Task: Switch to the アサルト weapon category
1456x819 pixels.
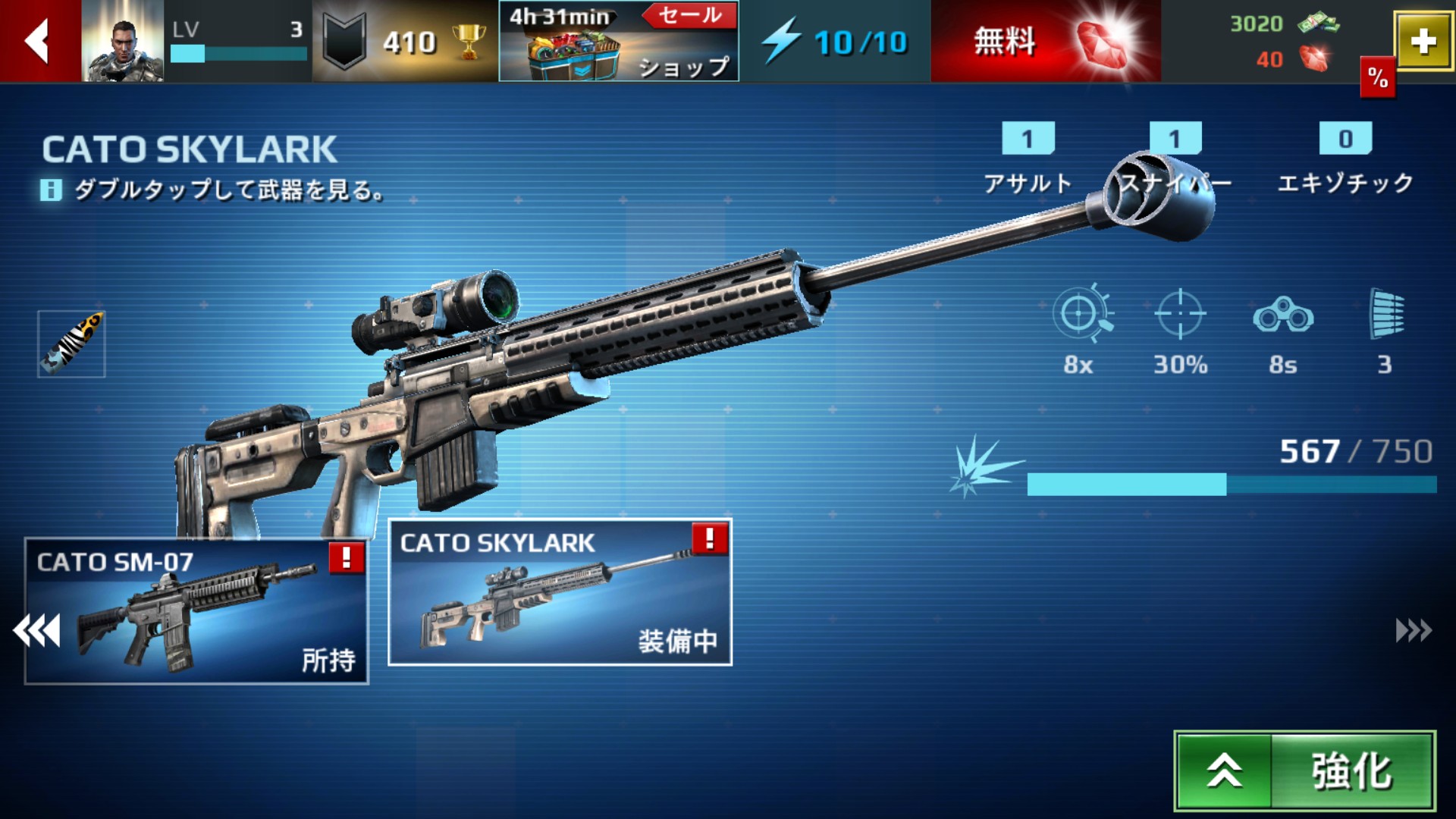Action: tap(1028, 159)
